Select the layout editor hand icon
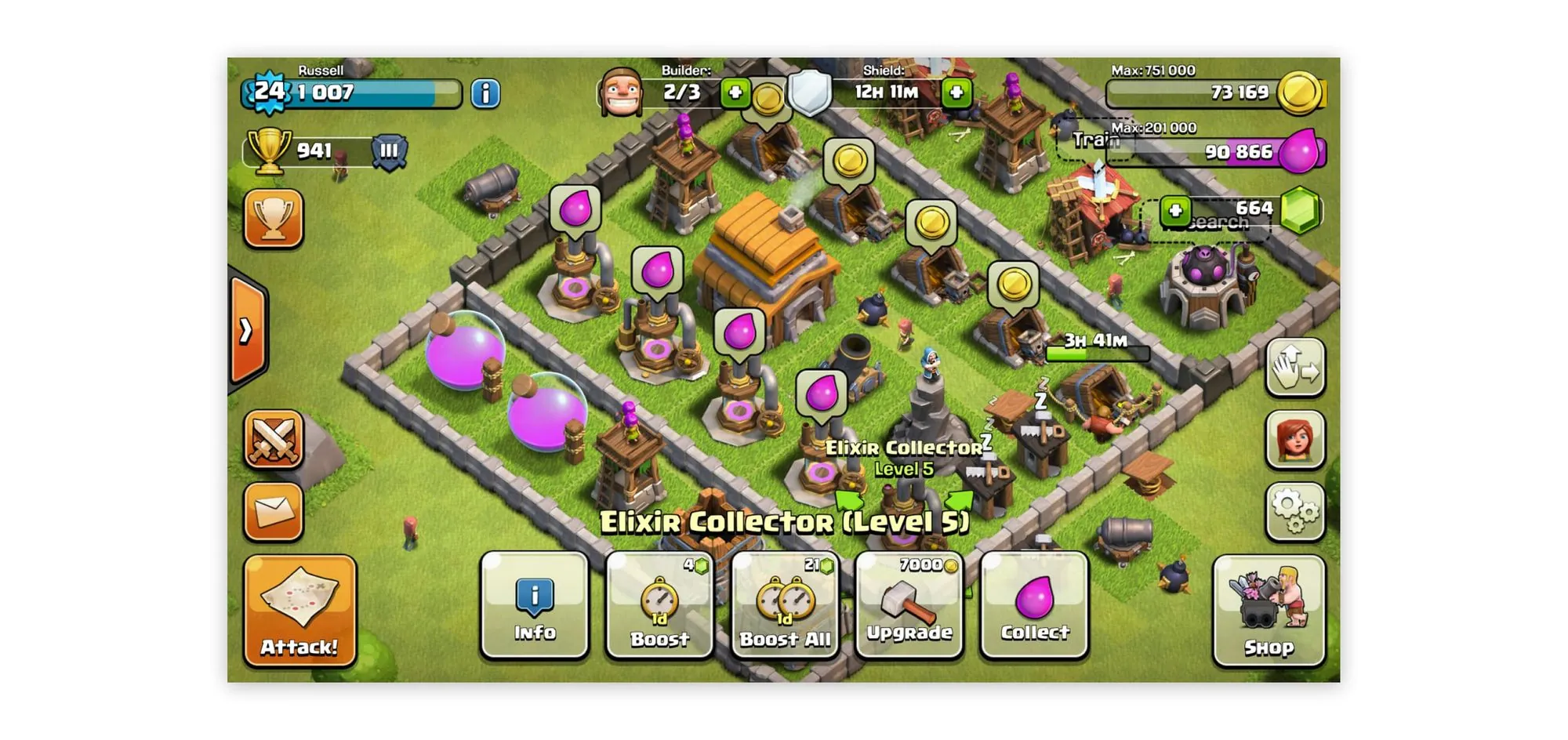The image size is (1568, 740). click(1295, 367)
